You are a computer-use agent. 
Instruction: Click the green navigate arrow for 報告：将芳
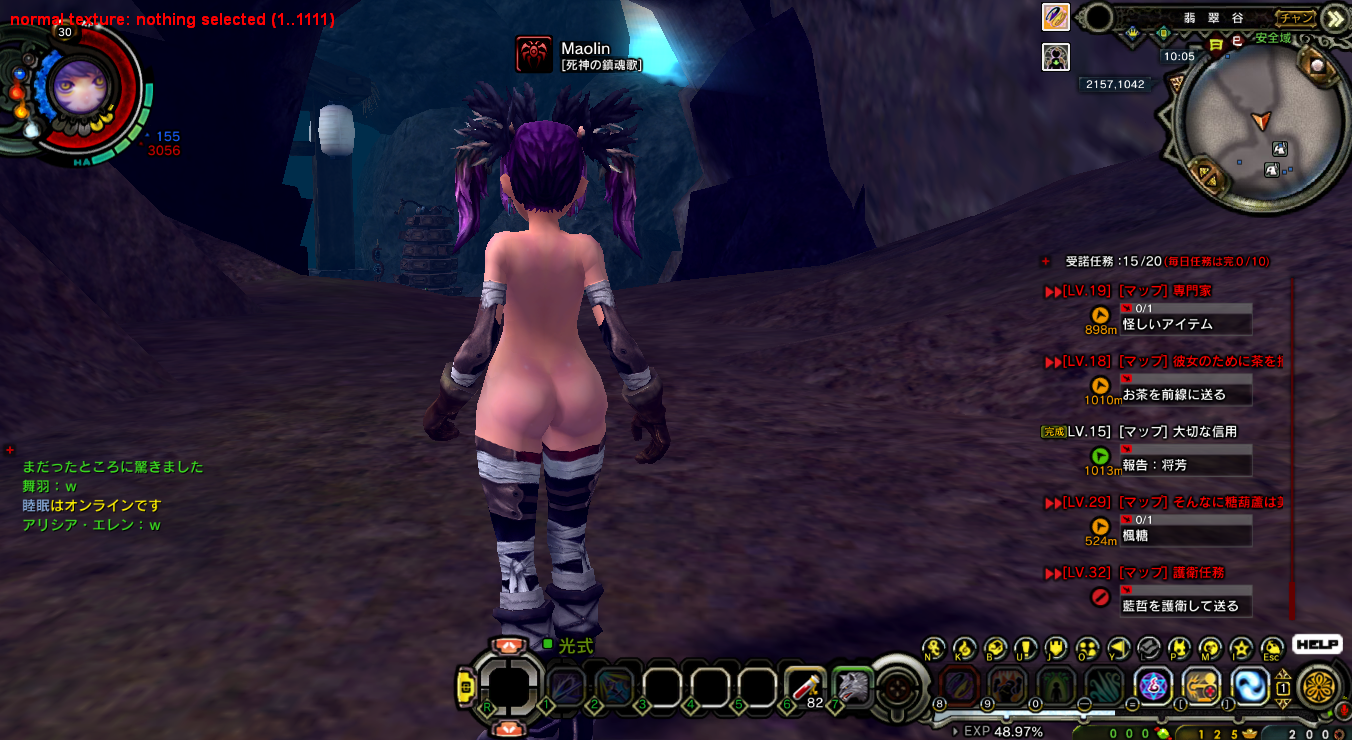1100,456
